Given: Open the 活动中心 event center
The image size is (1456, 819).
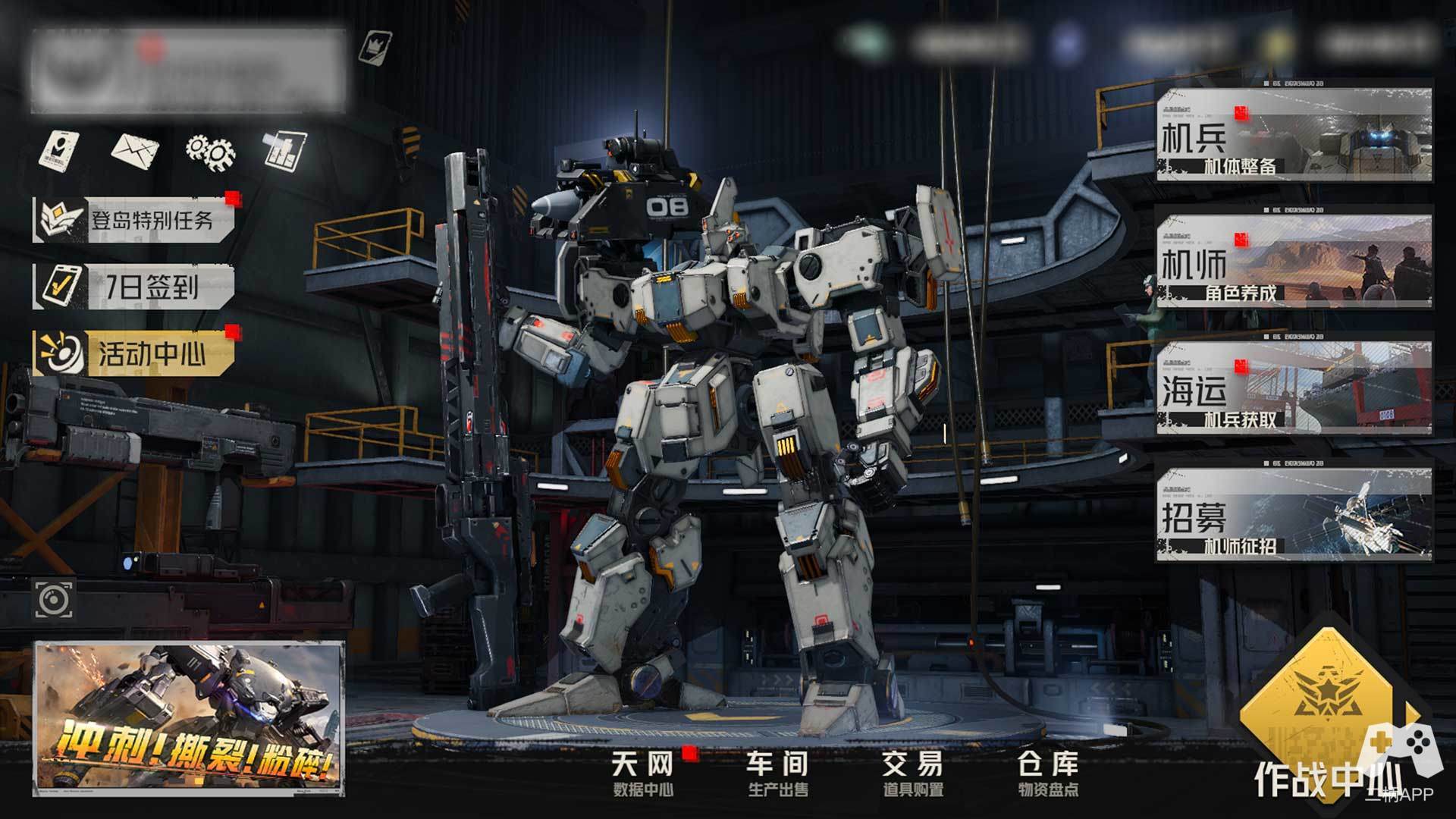Looking at the screenshot, I should pos(135,353).
